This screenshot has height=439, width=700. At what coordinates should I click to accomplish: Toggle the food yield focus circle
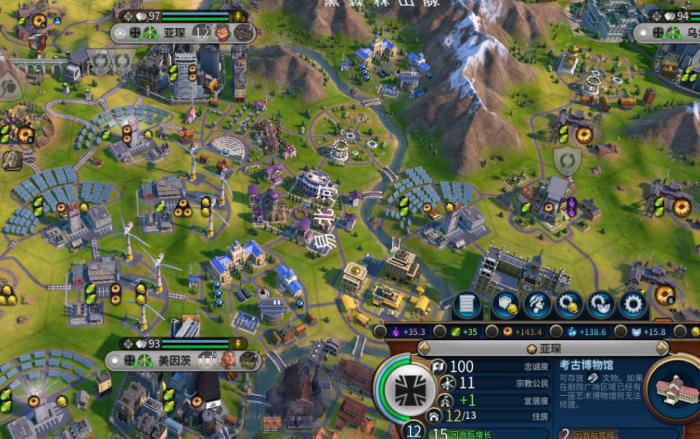click(441, 331)
